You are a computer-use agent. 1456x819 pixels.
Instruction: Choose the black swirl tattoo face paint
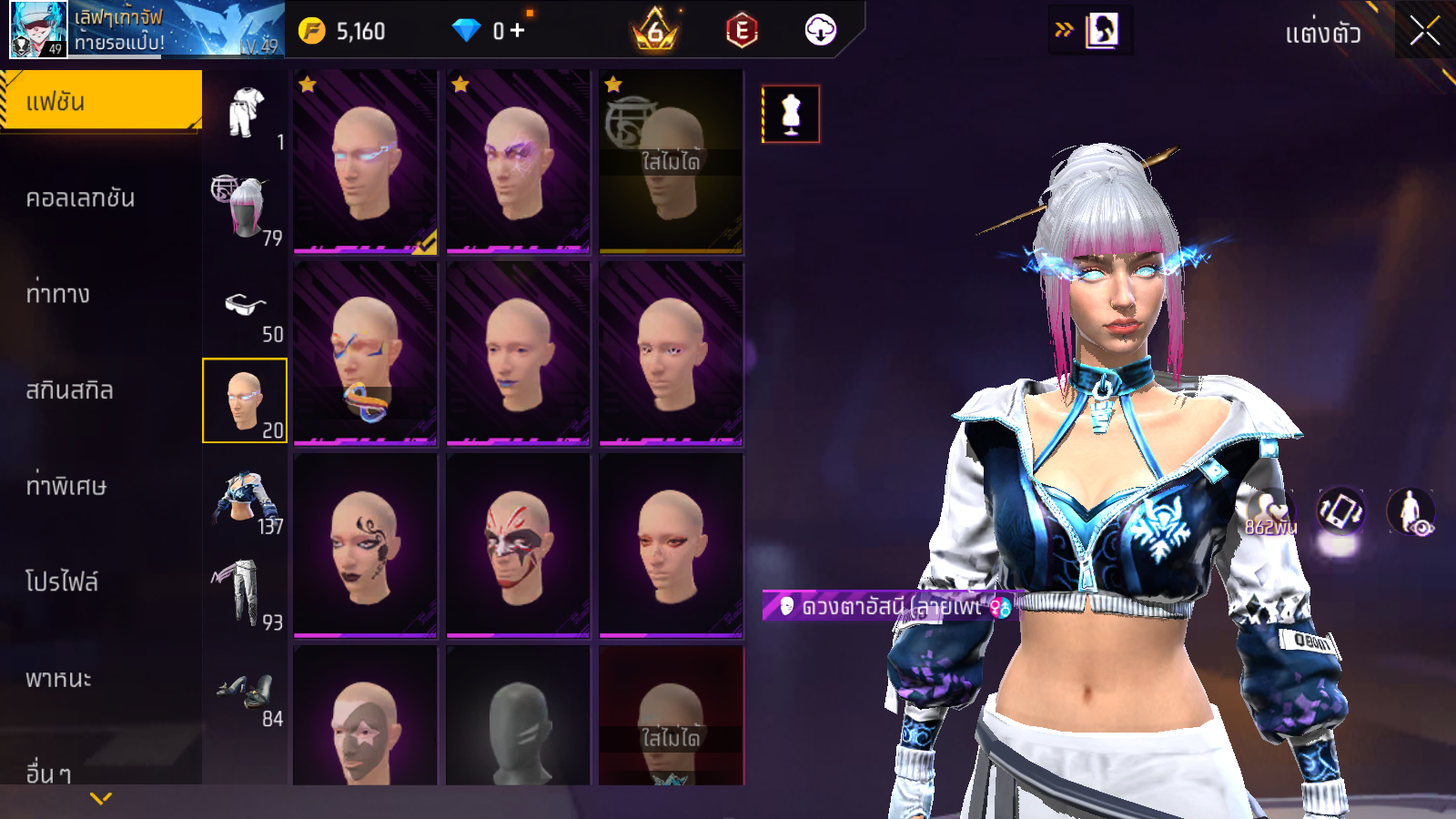tap(365, 546)
